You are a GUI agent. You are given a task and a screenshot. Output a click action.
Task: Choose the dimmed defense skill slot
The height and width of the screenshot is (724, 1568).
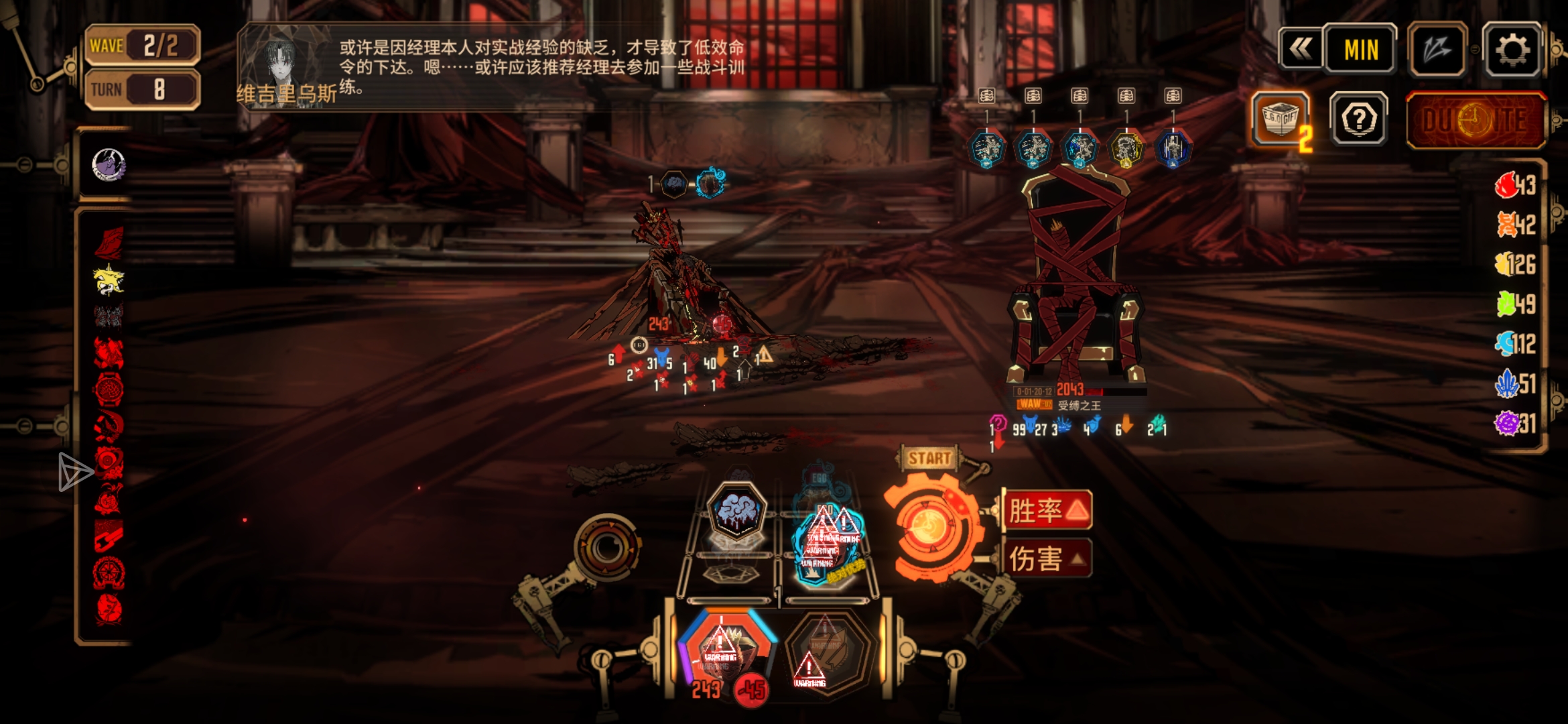click(x=829, y=650)
